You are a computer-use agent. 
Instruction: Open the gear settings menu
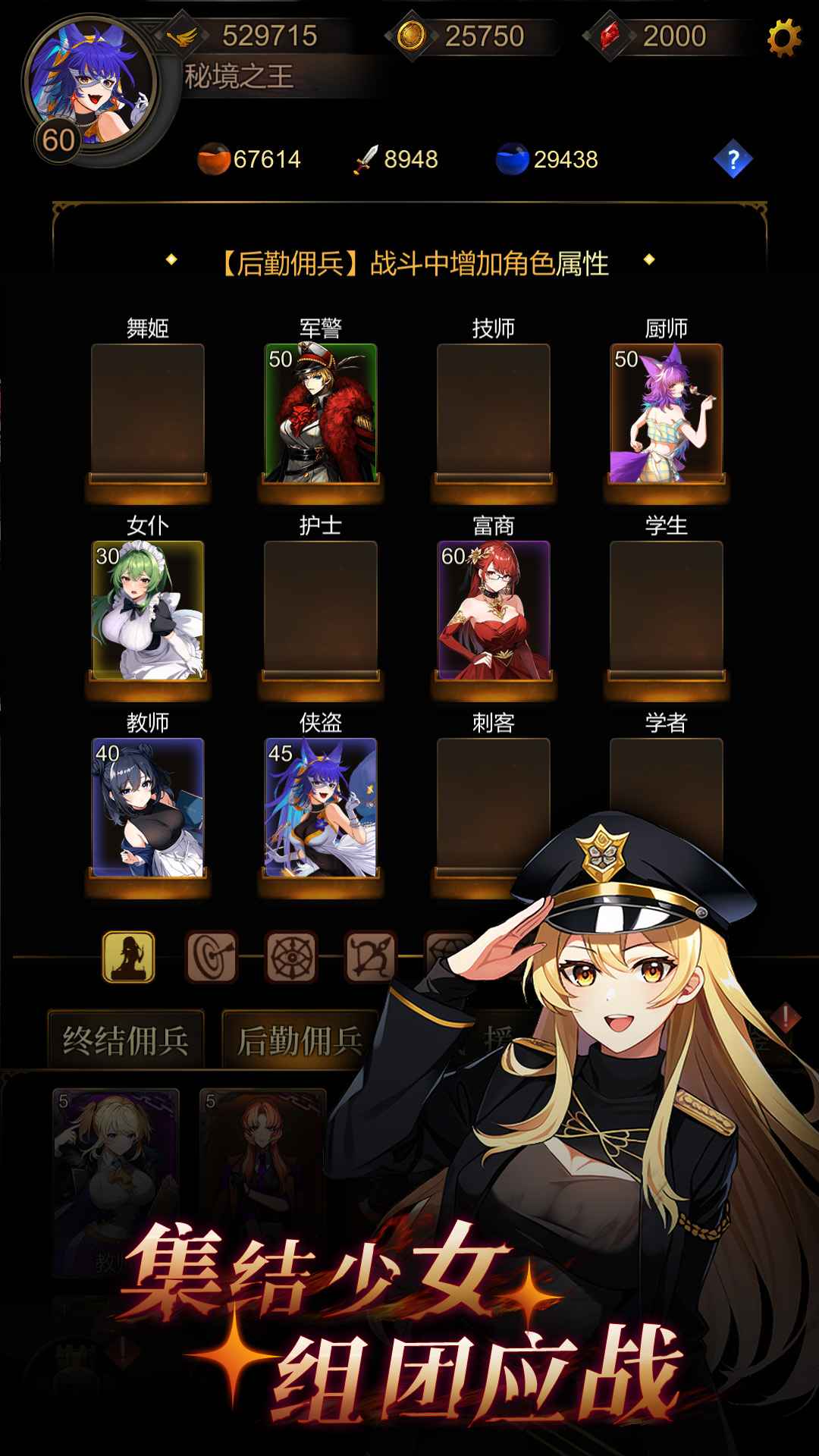pyautogui.click(x=783, y=38)
